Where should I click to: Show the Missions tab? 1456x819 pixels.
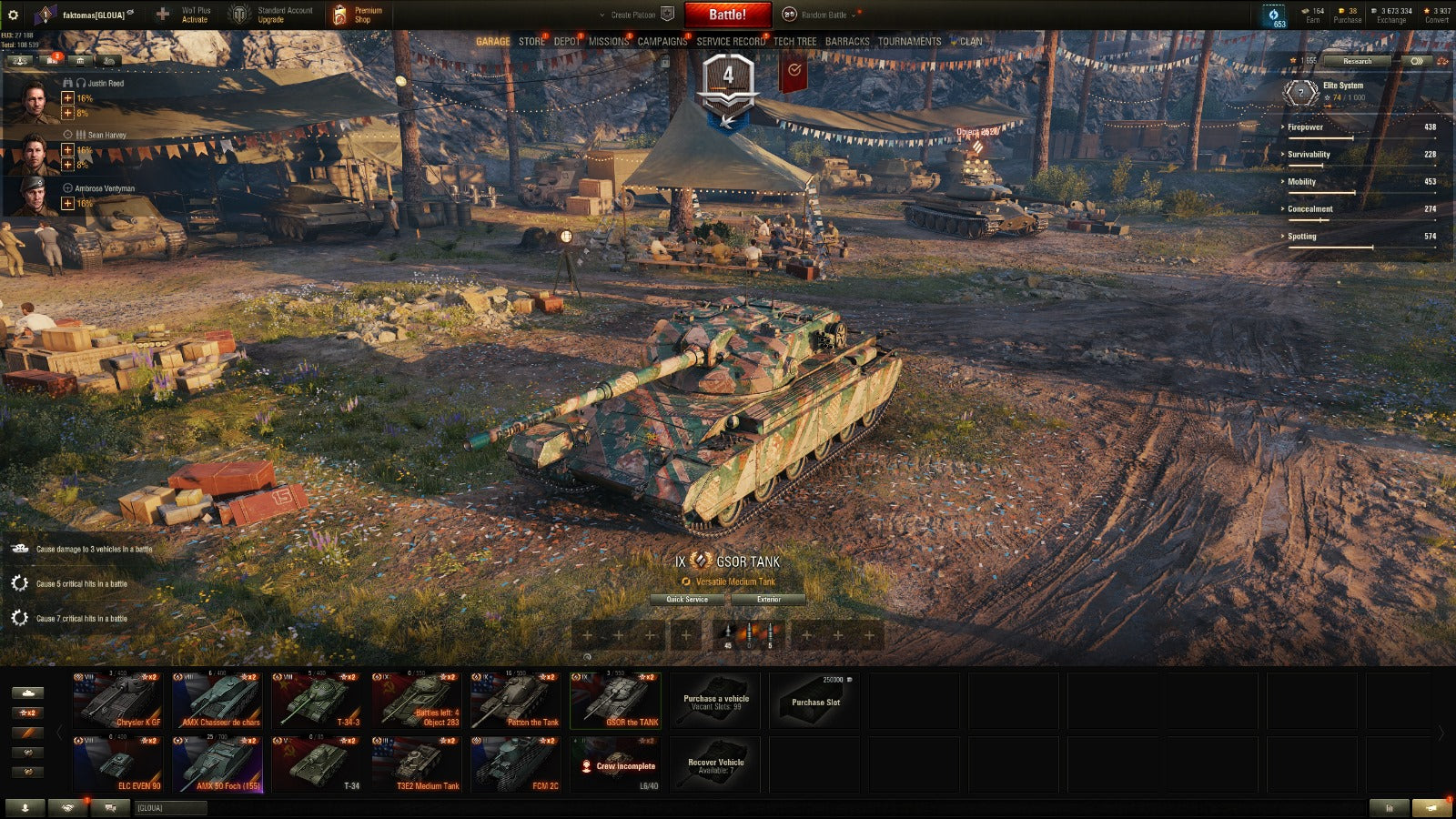[x=608, y=42]
